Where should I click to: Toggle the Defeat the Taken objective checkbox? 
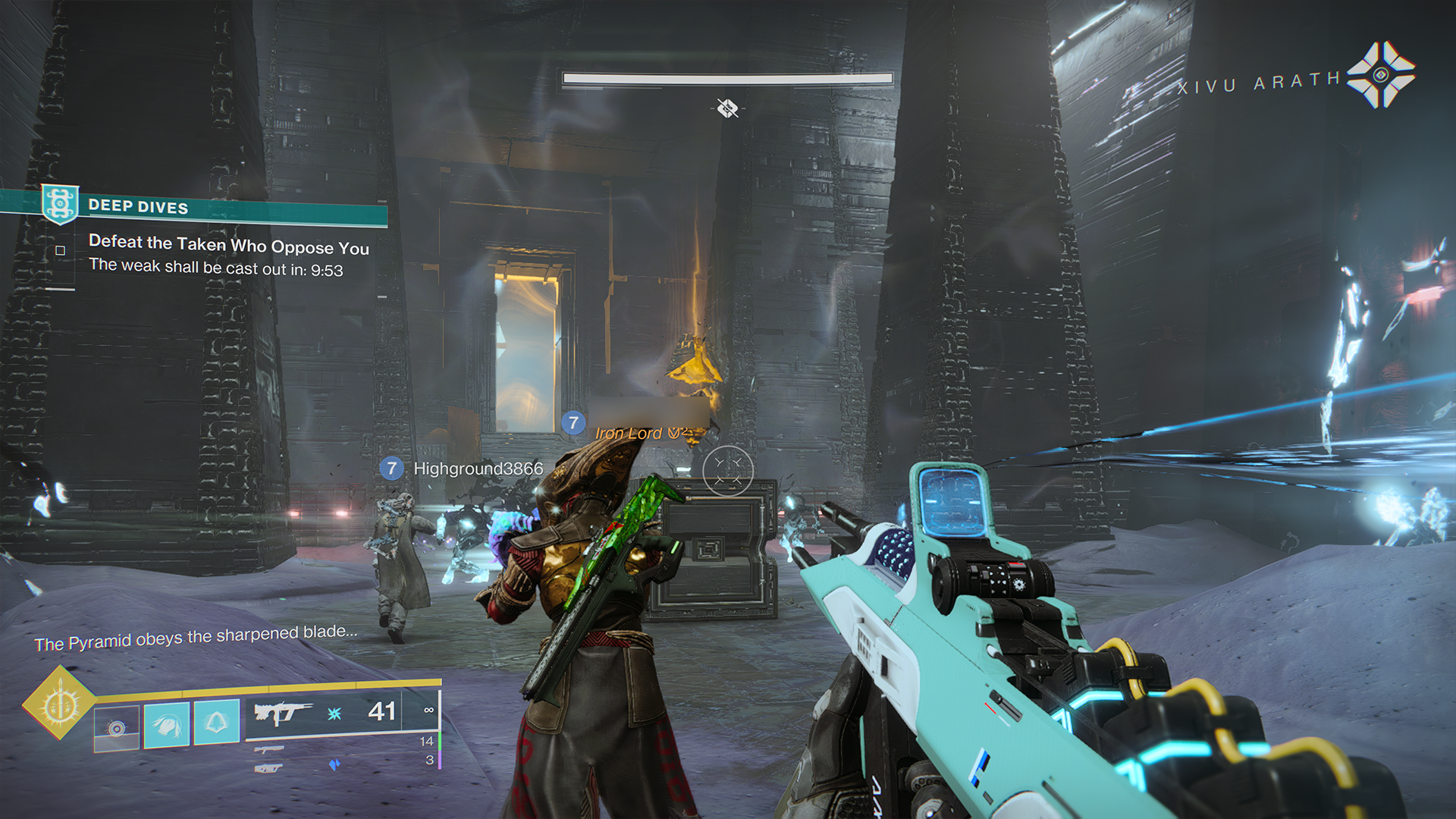click(x=61, y=250)
